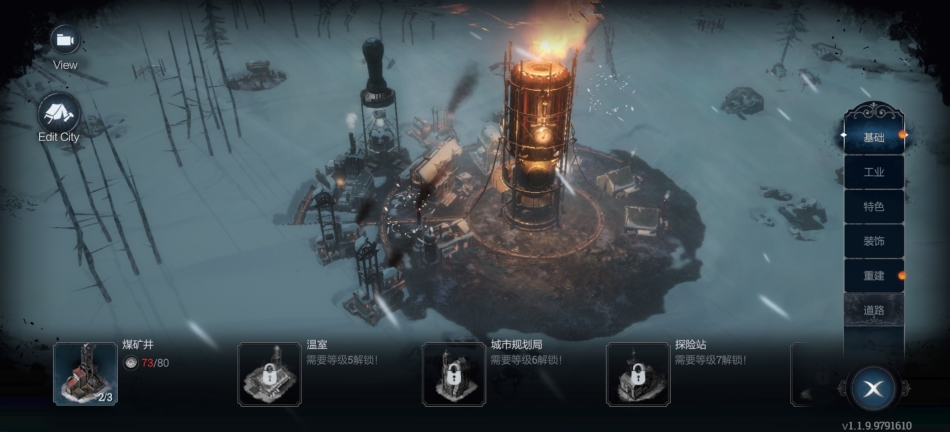Image resolution: width=950 pixels, height=432 pixels.
Task: Select the locked 城市规划局 building card
Action: 454,374
